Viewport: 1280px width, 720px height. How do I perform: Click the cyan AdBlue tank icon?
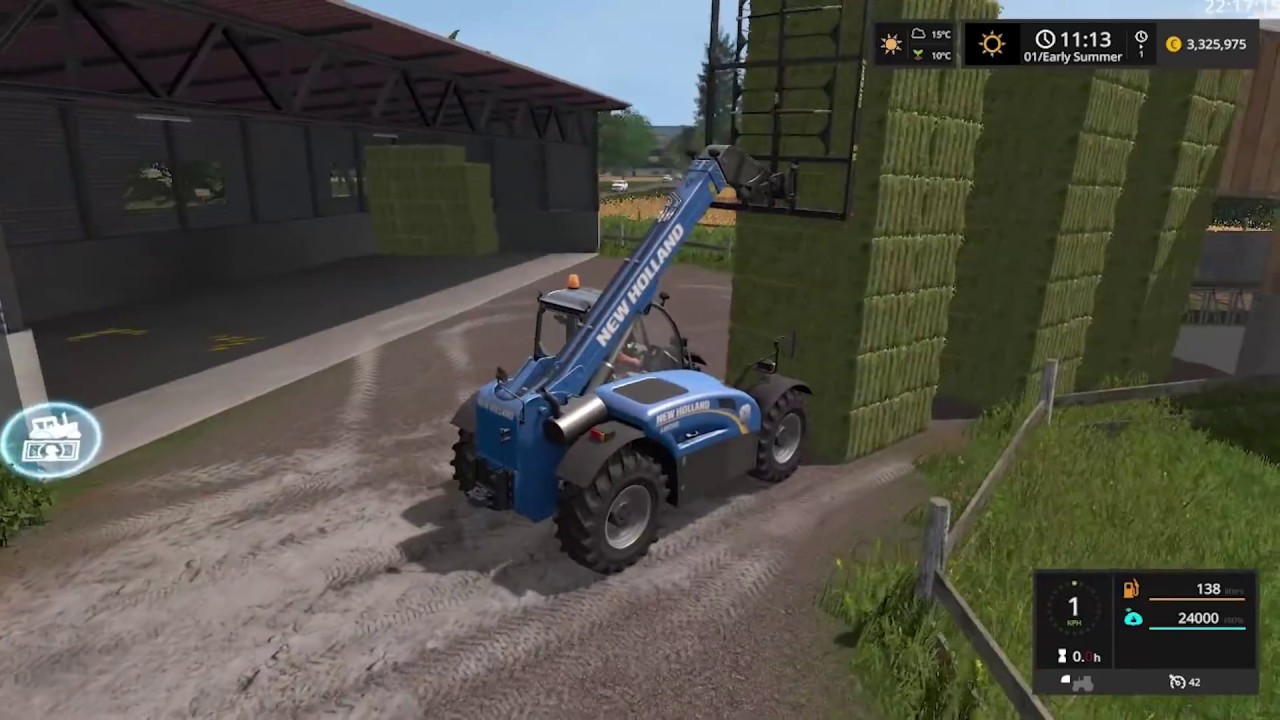[1133, 618]
